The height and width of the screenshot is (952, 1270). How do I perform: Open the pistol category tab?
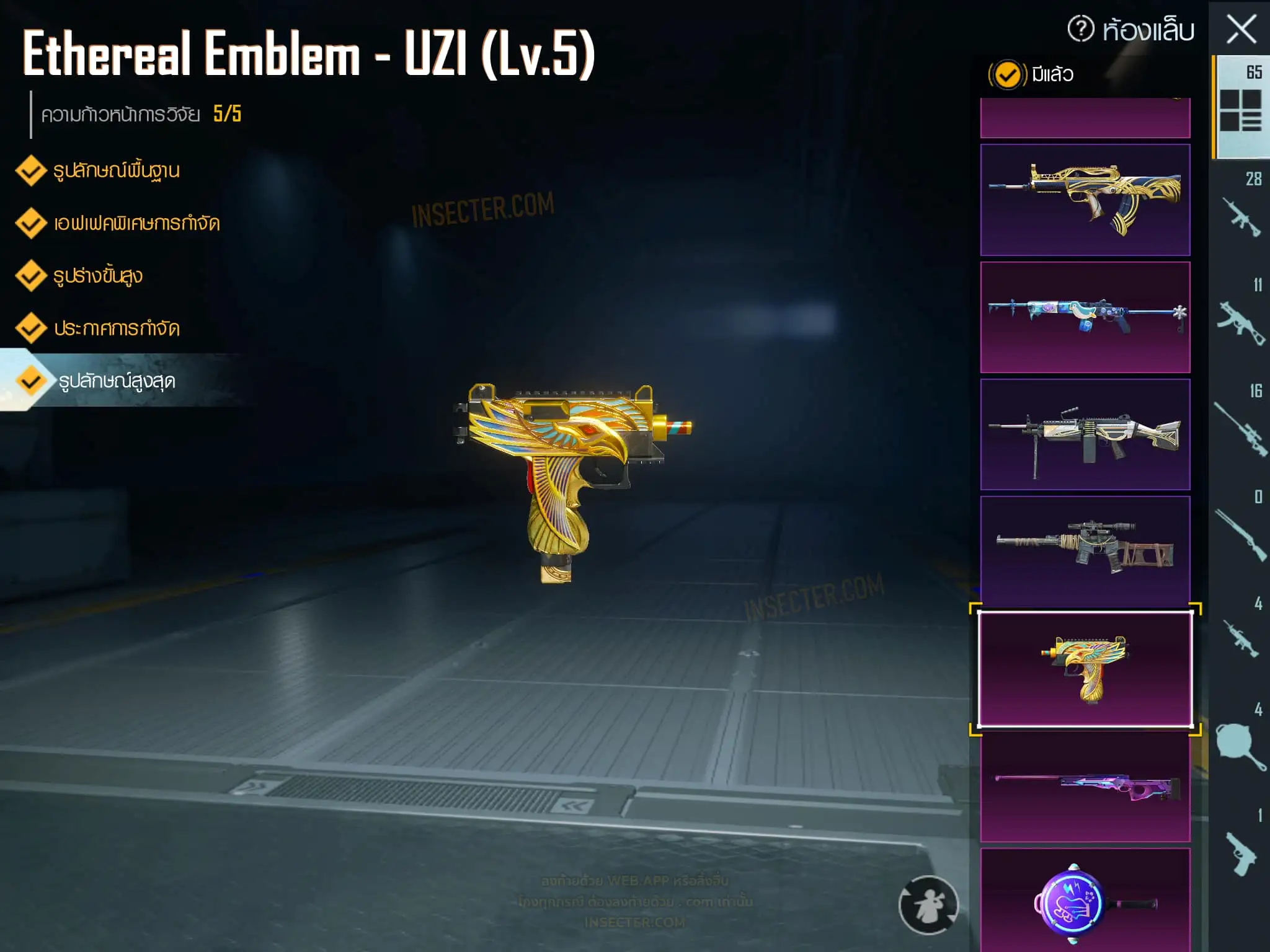[1240, 852]
